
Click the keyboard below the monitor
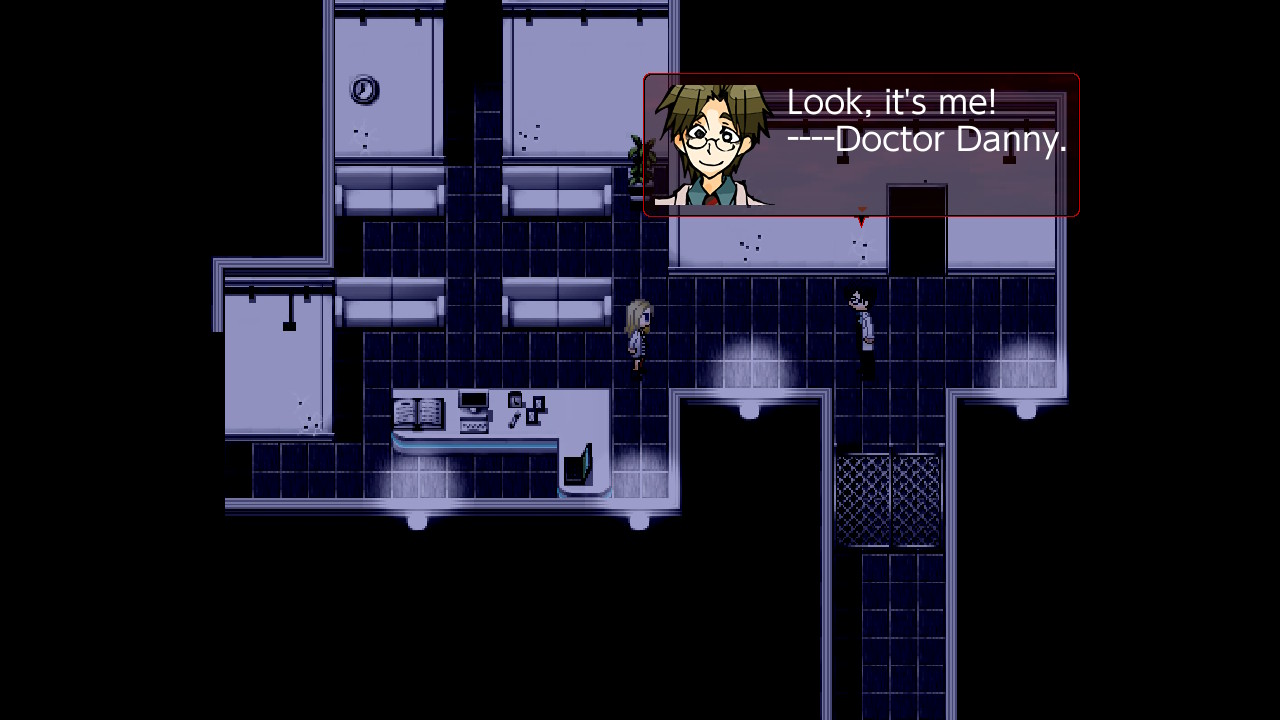pyautogui.click(x=474, y=424)
